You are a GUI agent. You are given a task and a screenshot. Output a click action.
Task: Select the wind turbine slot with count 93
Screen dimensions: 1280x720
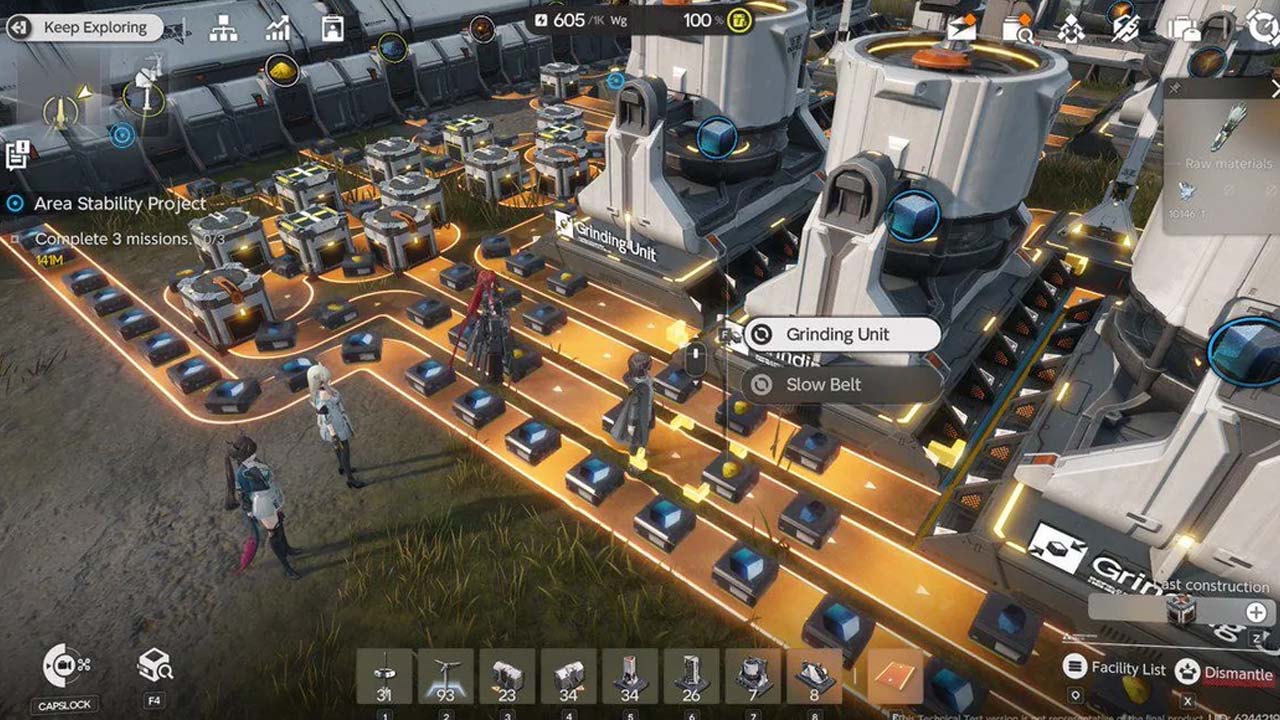(x=446, y=676)
